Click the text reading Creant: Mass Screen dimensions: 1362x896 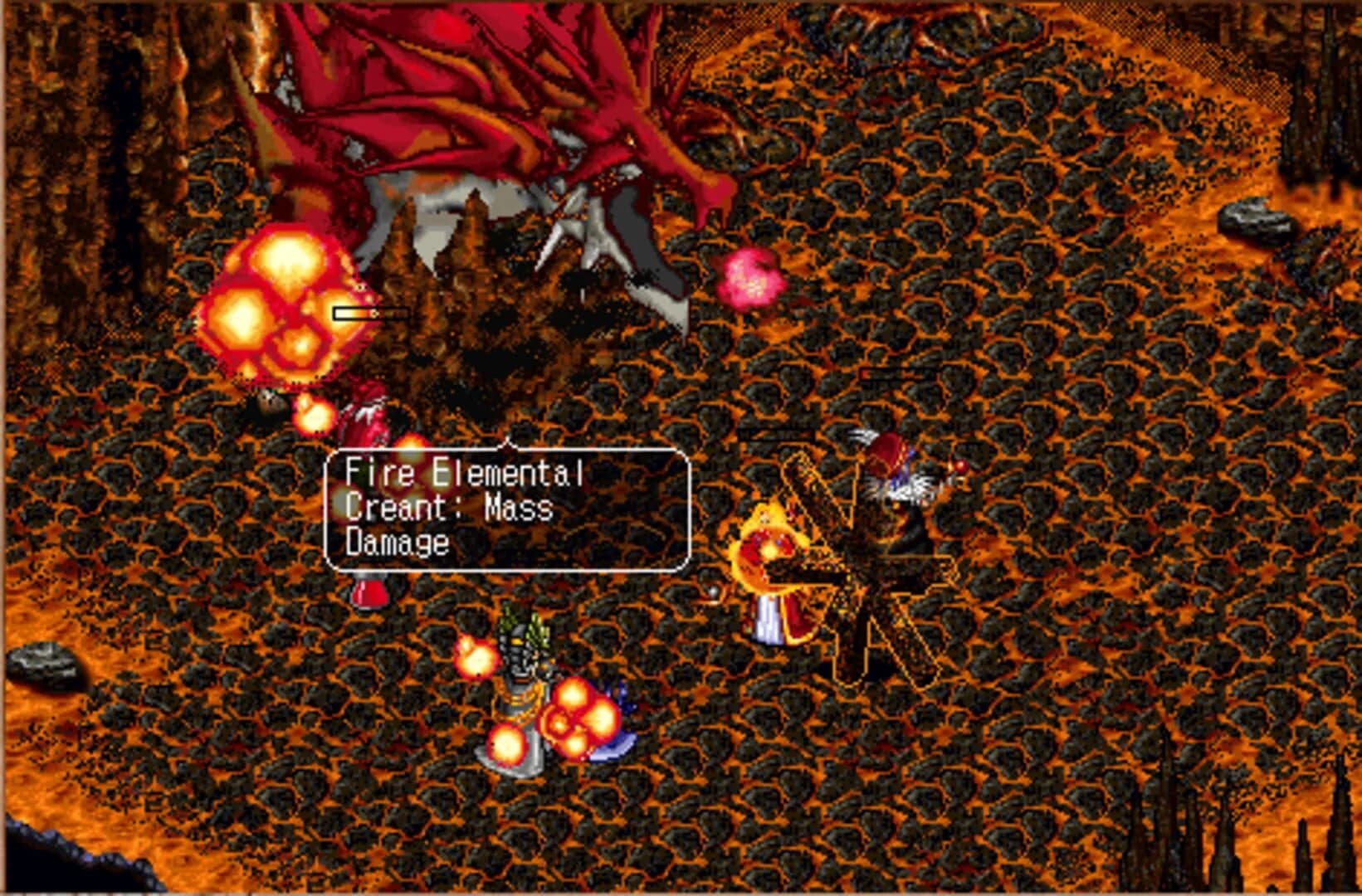(x=447, y=508)
